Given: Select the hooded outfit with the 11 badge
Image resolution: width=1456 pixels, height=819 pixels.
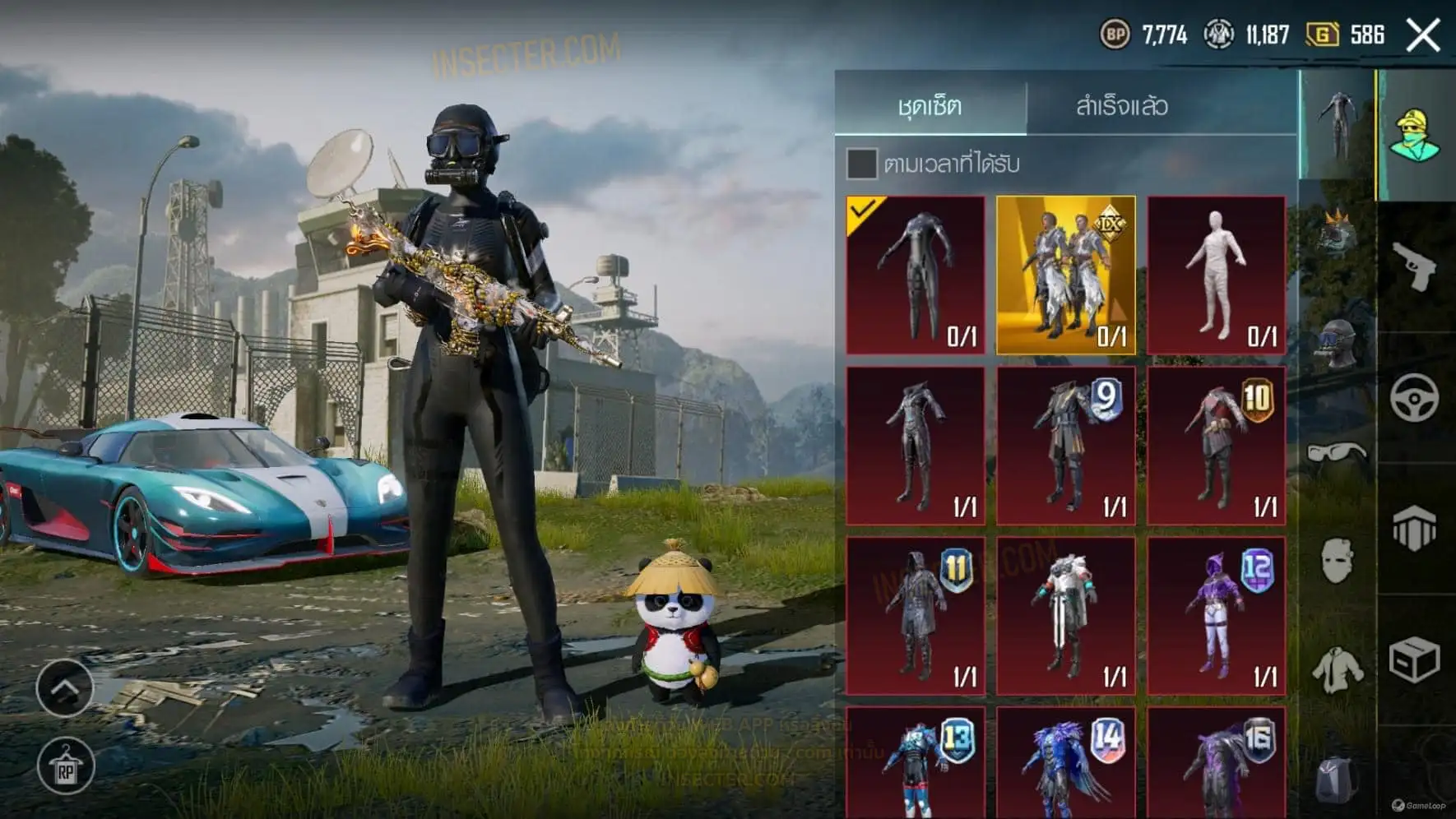Looking at the screenshot, I should (916, 616).
